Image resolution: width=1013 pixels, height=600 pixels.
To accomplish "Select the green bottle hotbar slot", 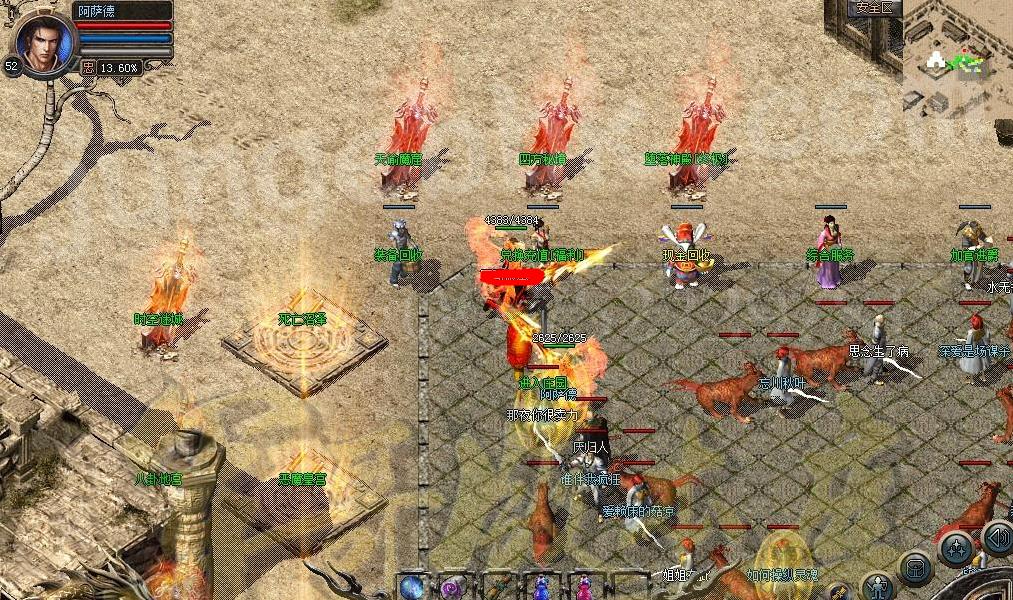I will coord(498,587).
